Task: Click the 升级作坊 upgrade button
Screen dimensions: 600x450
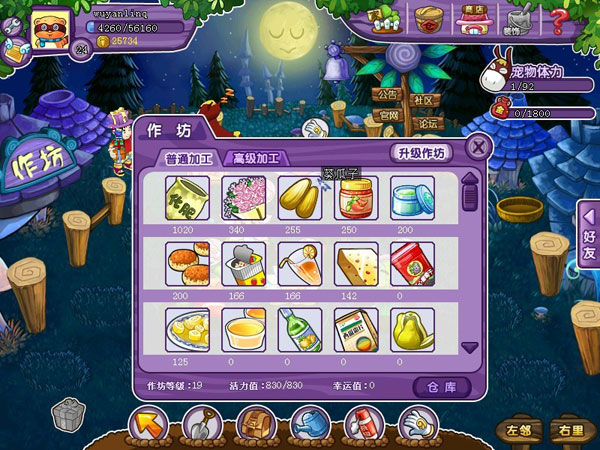Action: [x=420, y=153]
